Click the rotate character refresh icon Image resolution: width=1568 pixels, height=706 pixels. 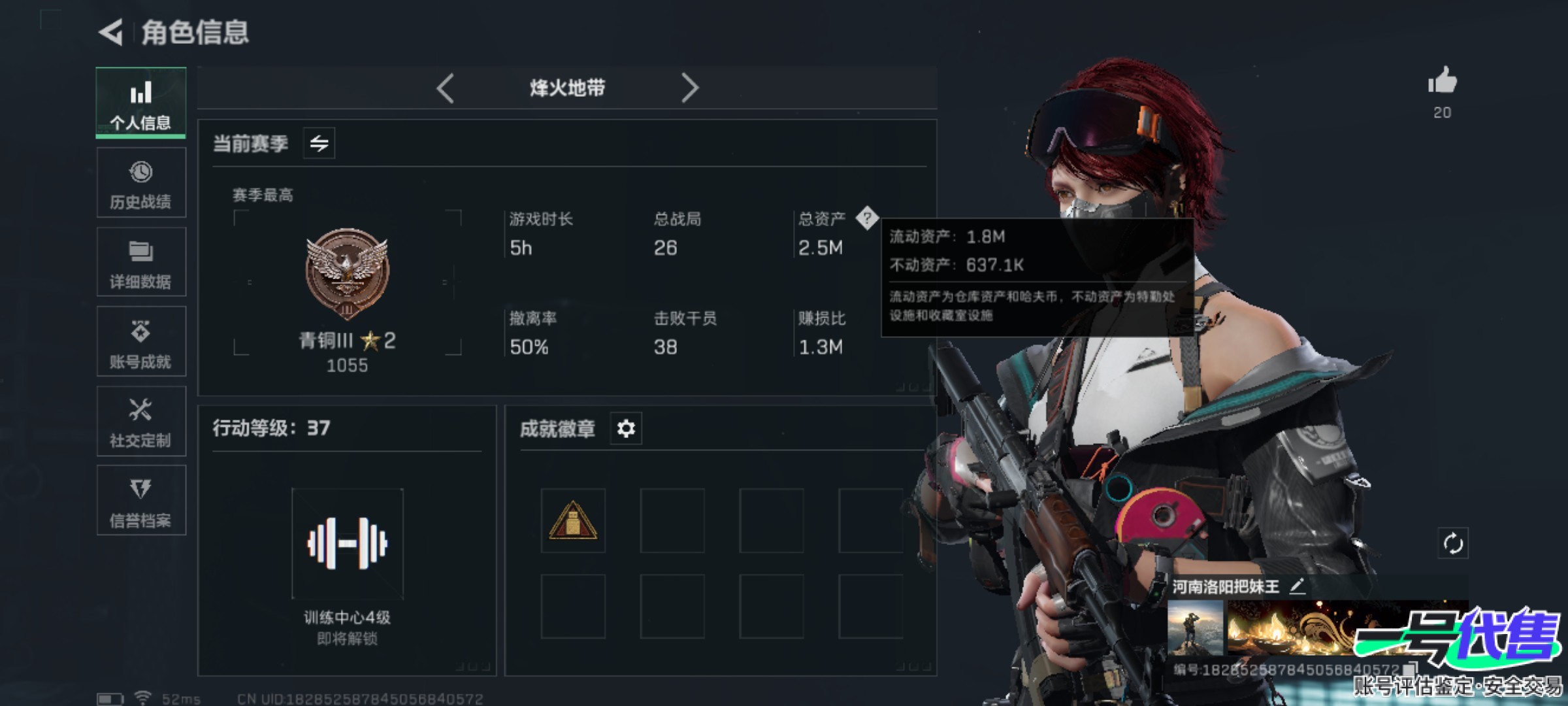(1452, 543)
